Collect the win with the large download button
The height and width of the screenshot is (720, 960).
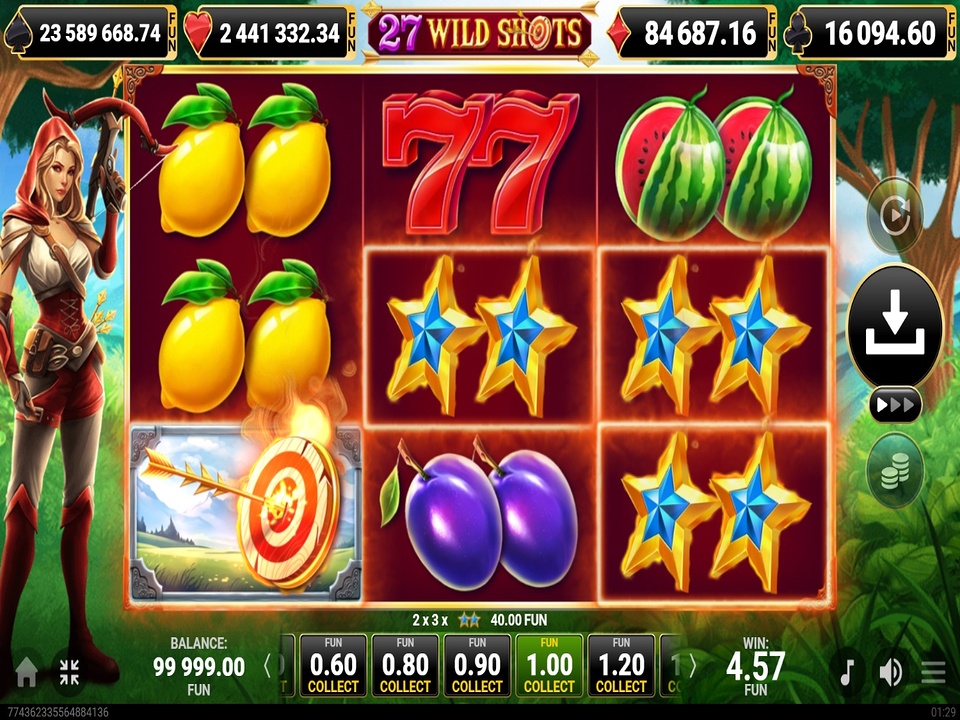click(x=895, y=325)
